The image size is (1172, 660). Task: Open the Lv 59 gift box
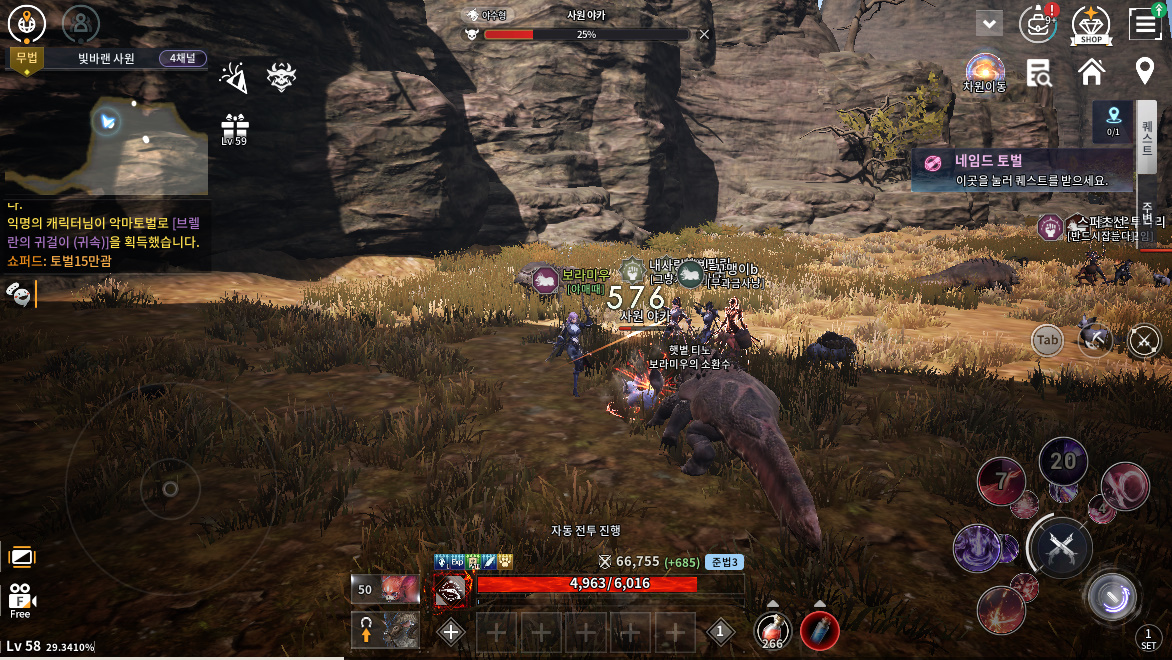click(234, 129)
